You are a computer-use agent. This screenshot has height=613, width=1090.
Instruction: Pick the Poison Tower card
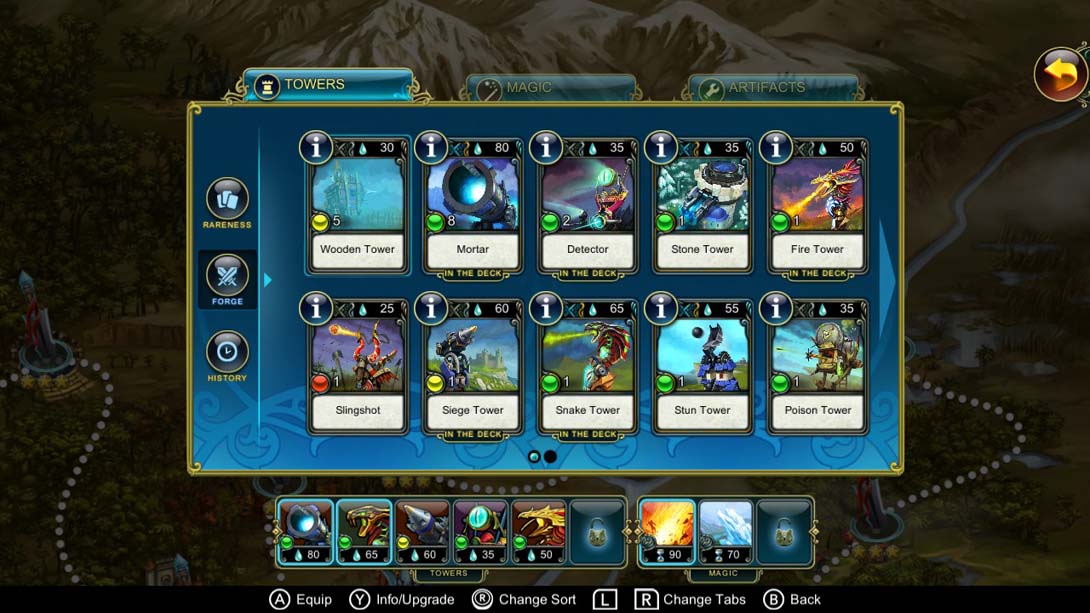coord(818,368)
